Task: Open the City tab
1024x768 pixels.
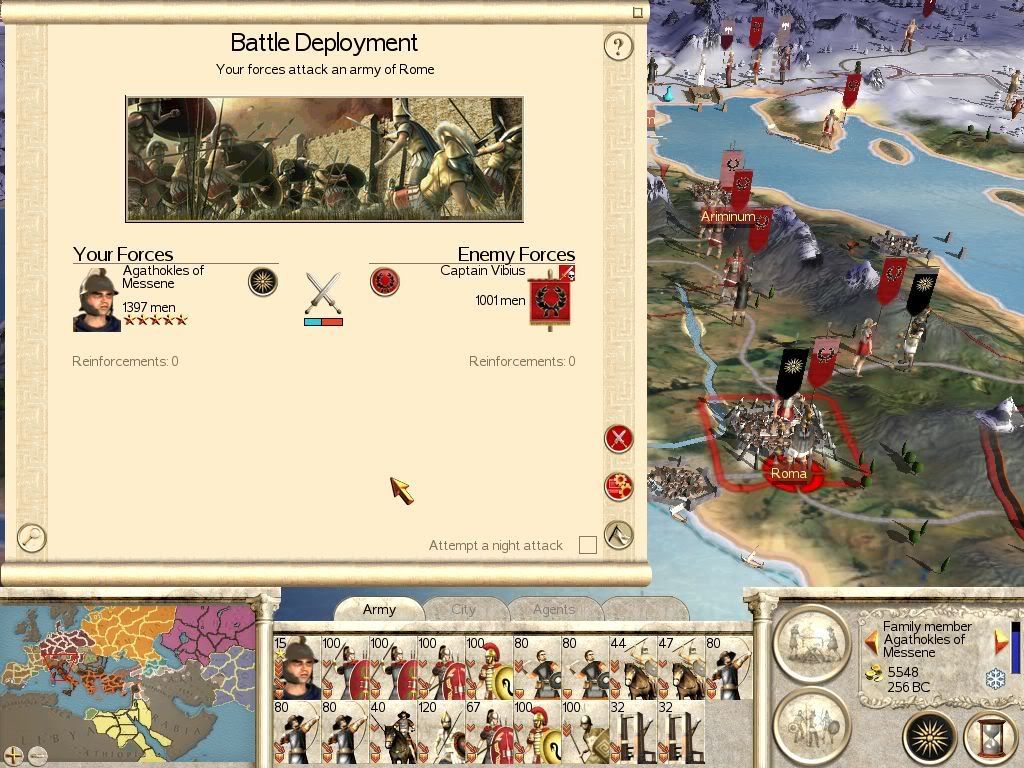Action: coord(464,609)
